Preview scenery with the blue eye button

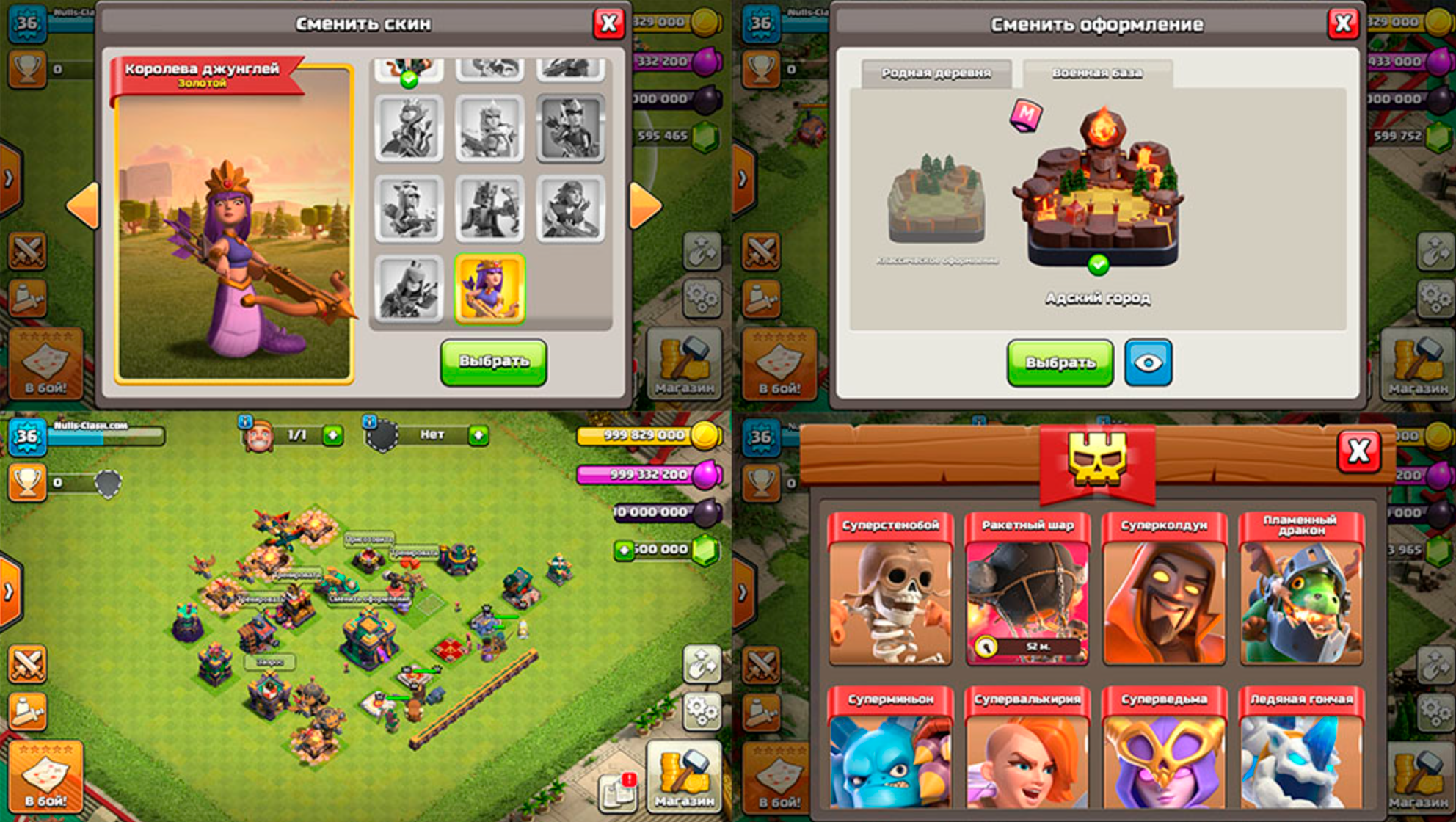click(x=1148, y=363)
